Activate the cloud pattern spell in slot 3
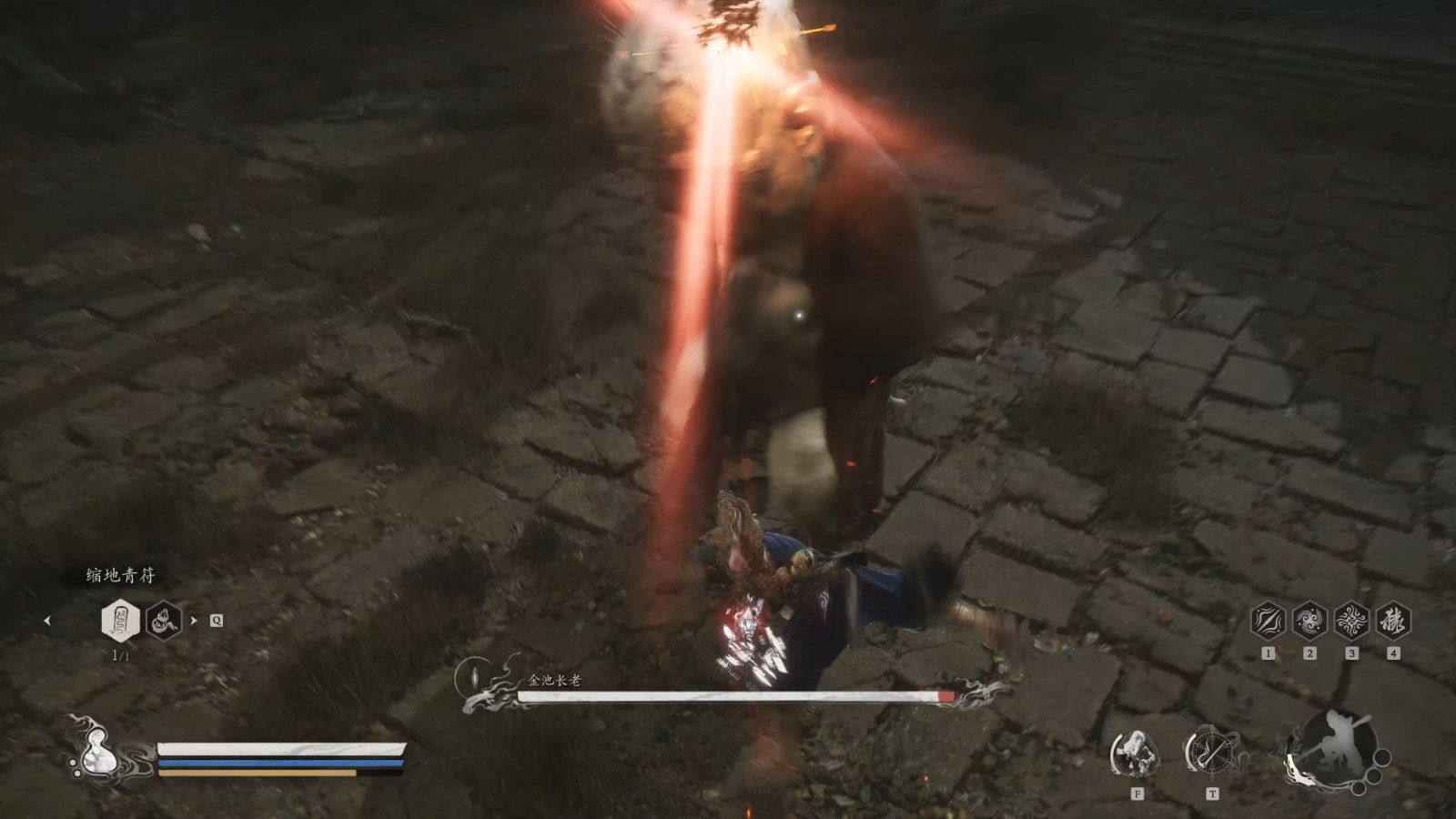1456x819 pixels. pyautogui.click(x=1351, y=622)
